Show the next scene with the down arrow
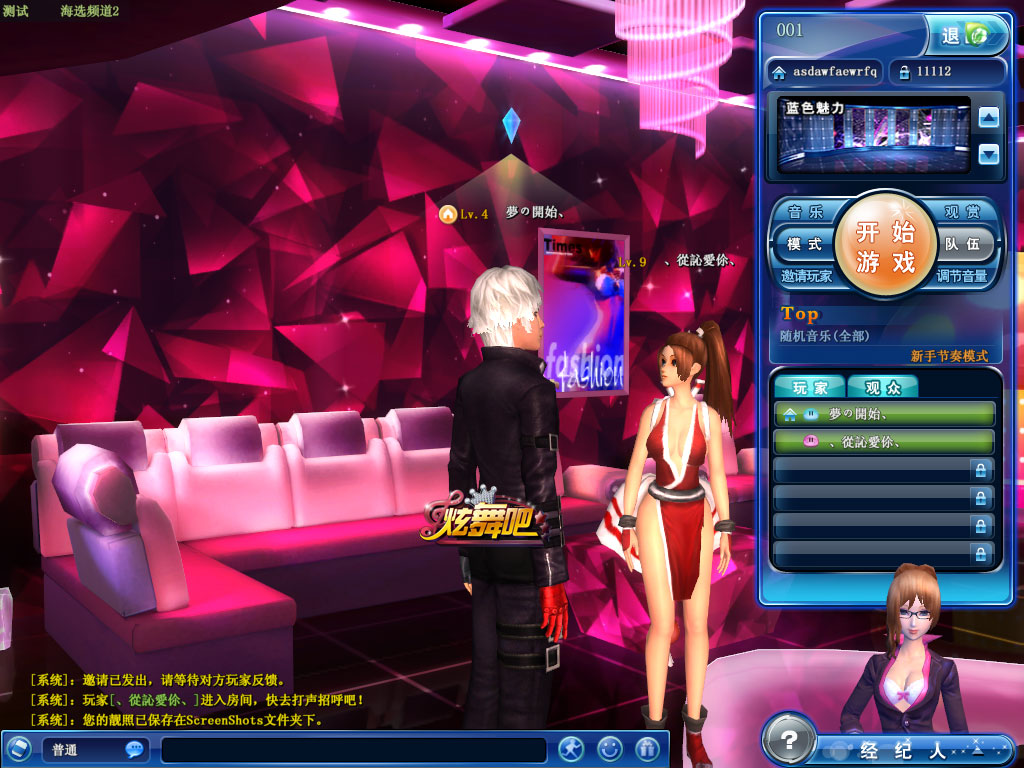Viewport: 1024px width, 768px height. [x=988, y=154]
